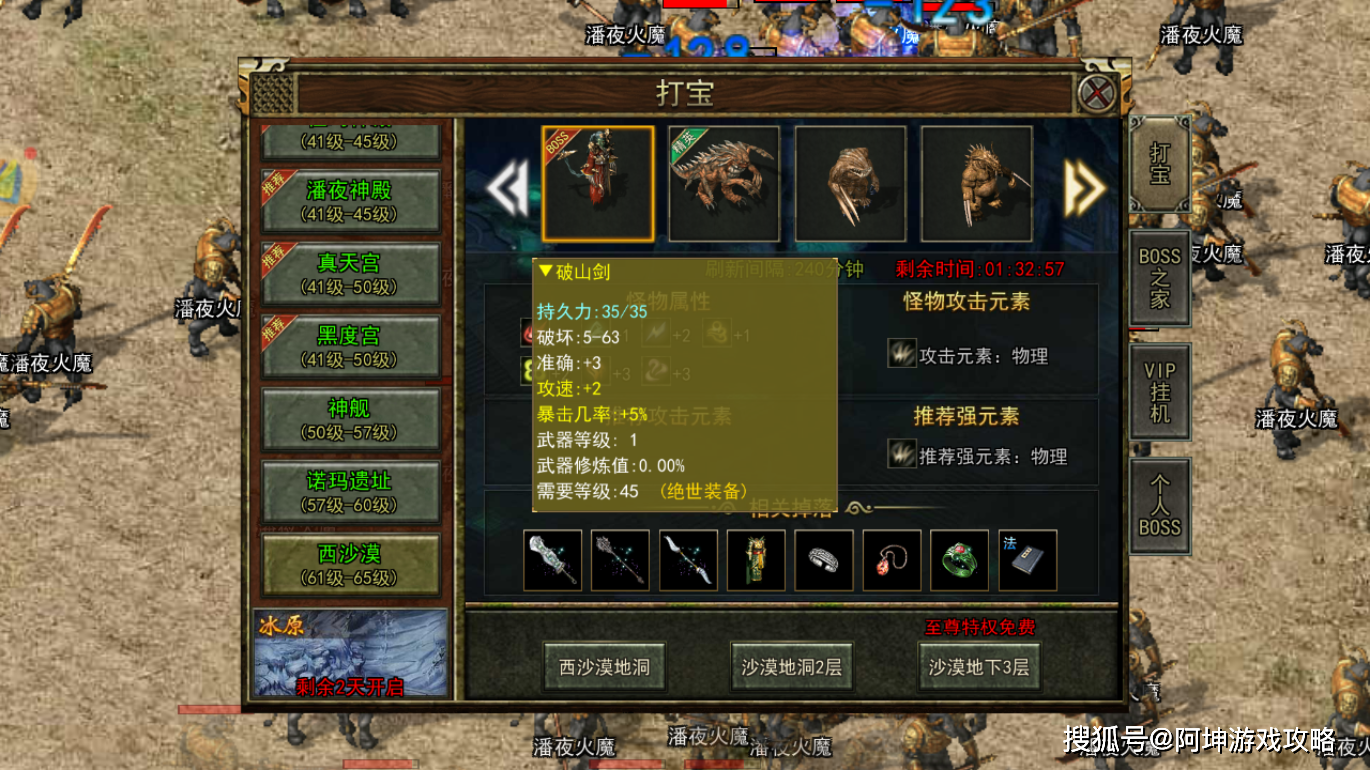Switch to the 个人BOSS tab
The width and height of the screenshot is (1370, 770).
tap(1160, 506)
